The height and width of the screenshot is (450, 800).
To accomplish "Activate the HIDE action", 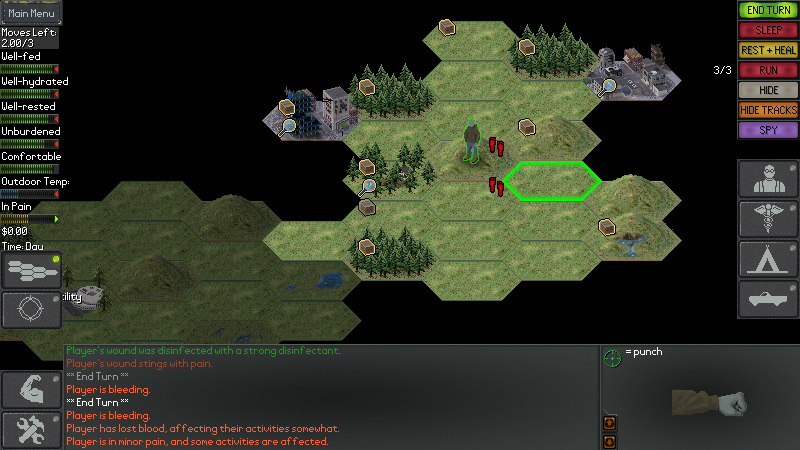I will (x=768, y=90).
